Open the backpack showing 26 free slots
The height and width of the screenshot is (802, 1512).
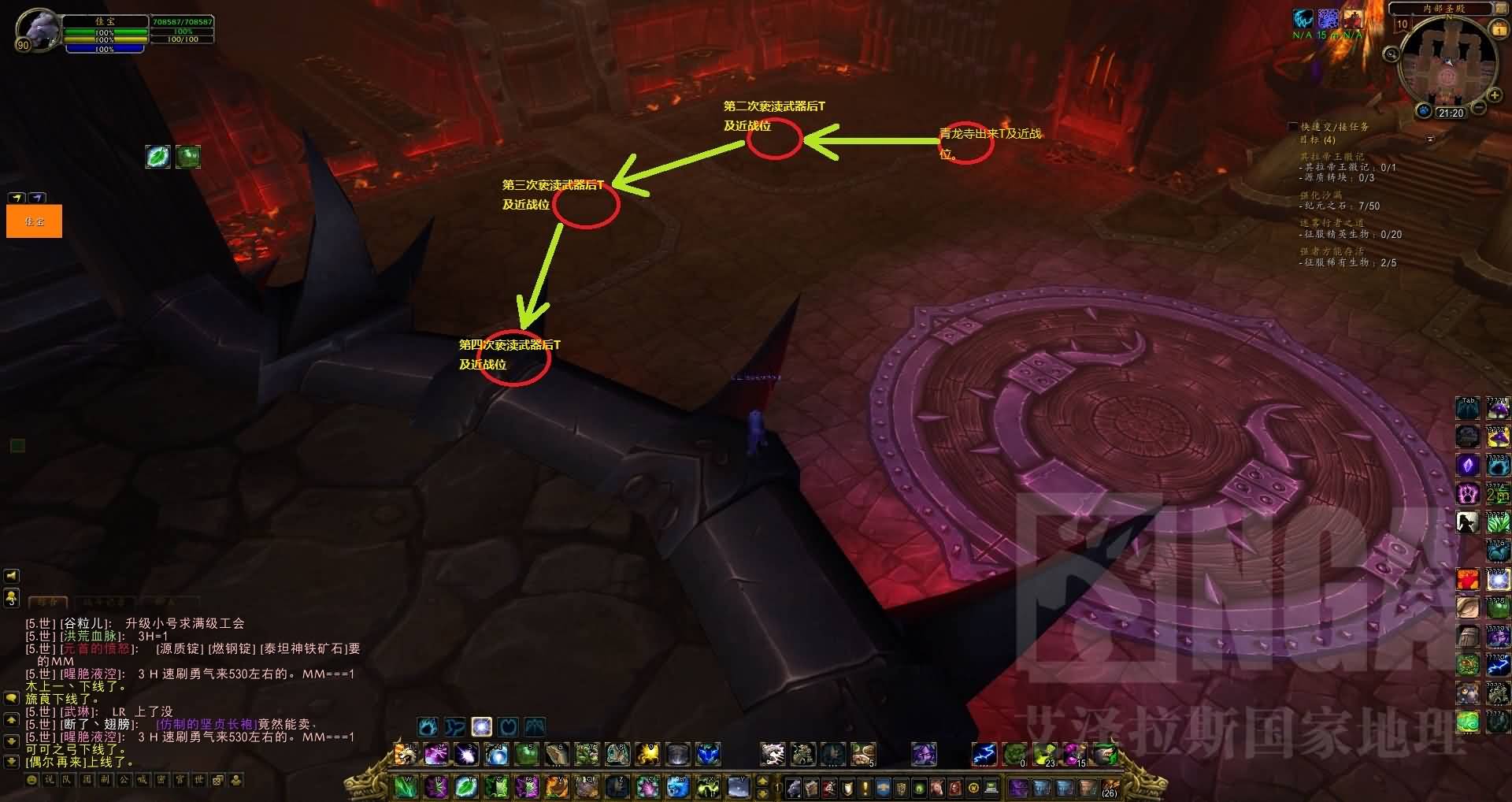pos(1110,785)
